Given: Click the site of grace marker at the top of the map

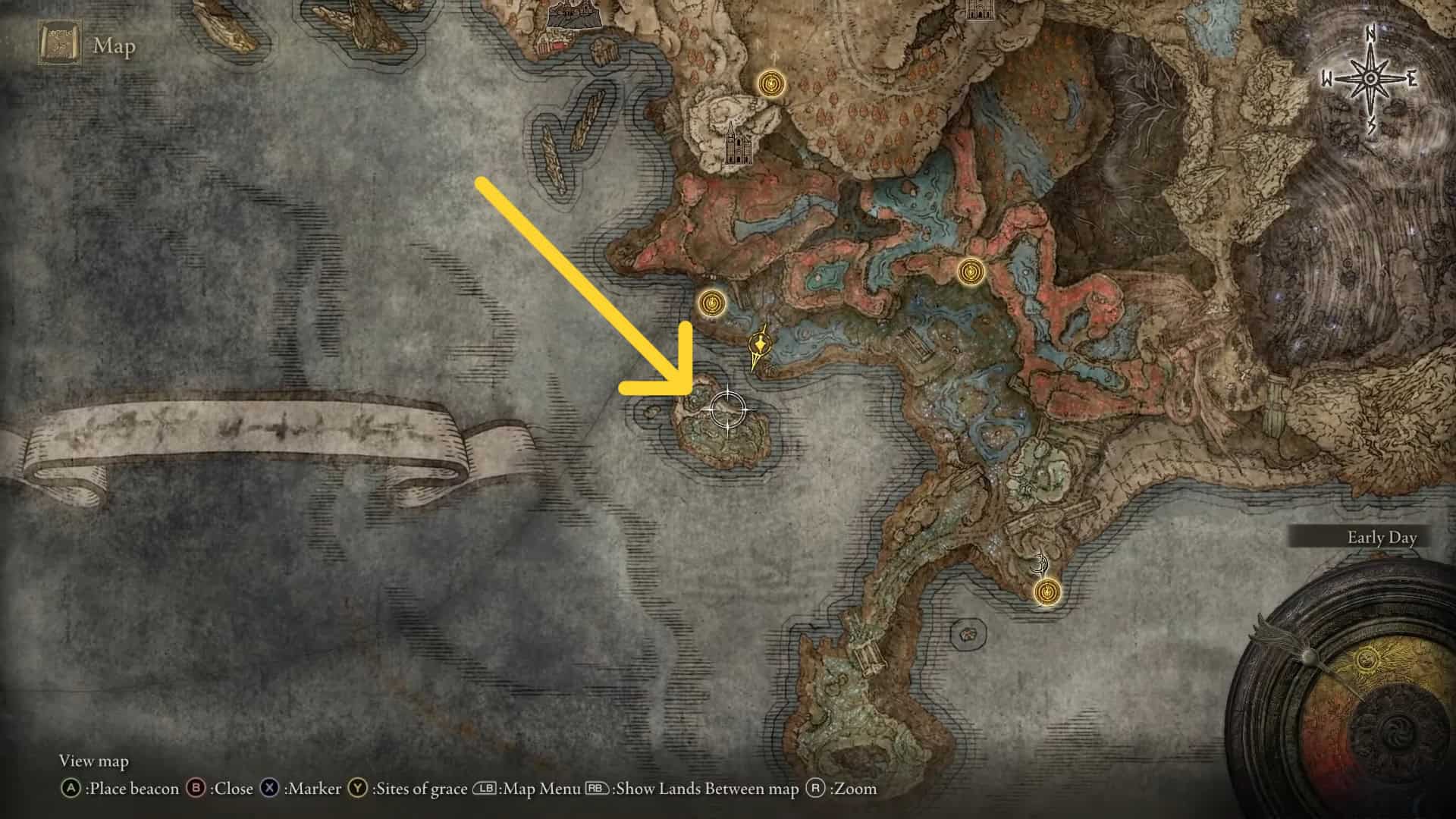Looking at the screenshot, I should (769, 83).
